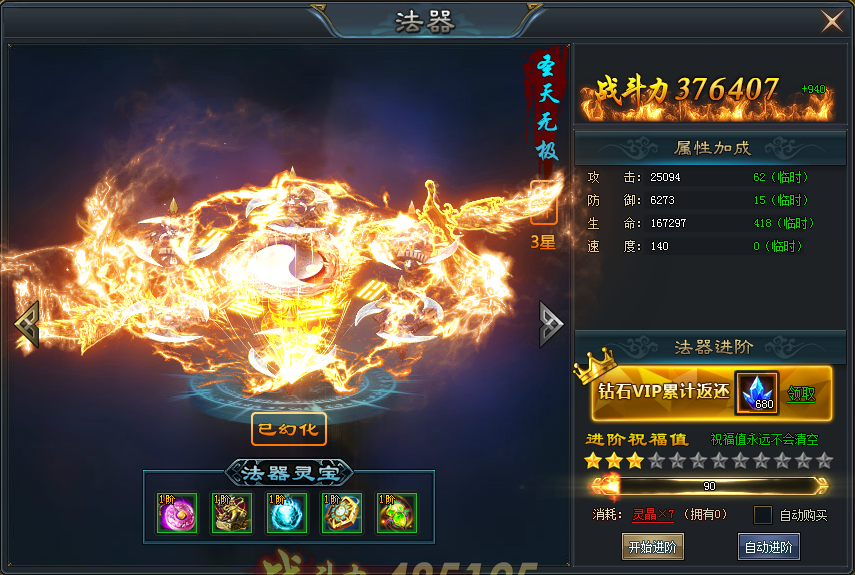Start advancing with 开始进阶
This screenshot has height=575, width=855.
[653, 547]
